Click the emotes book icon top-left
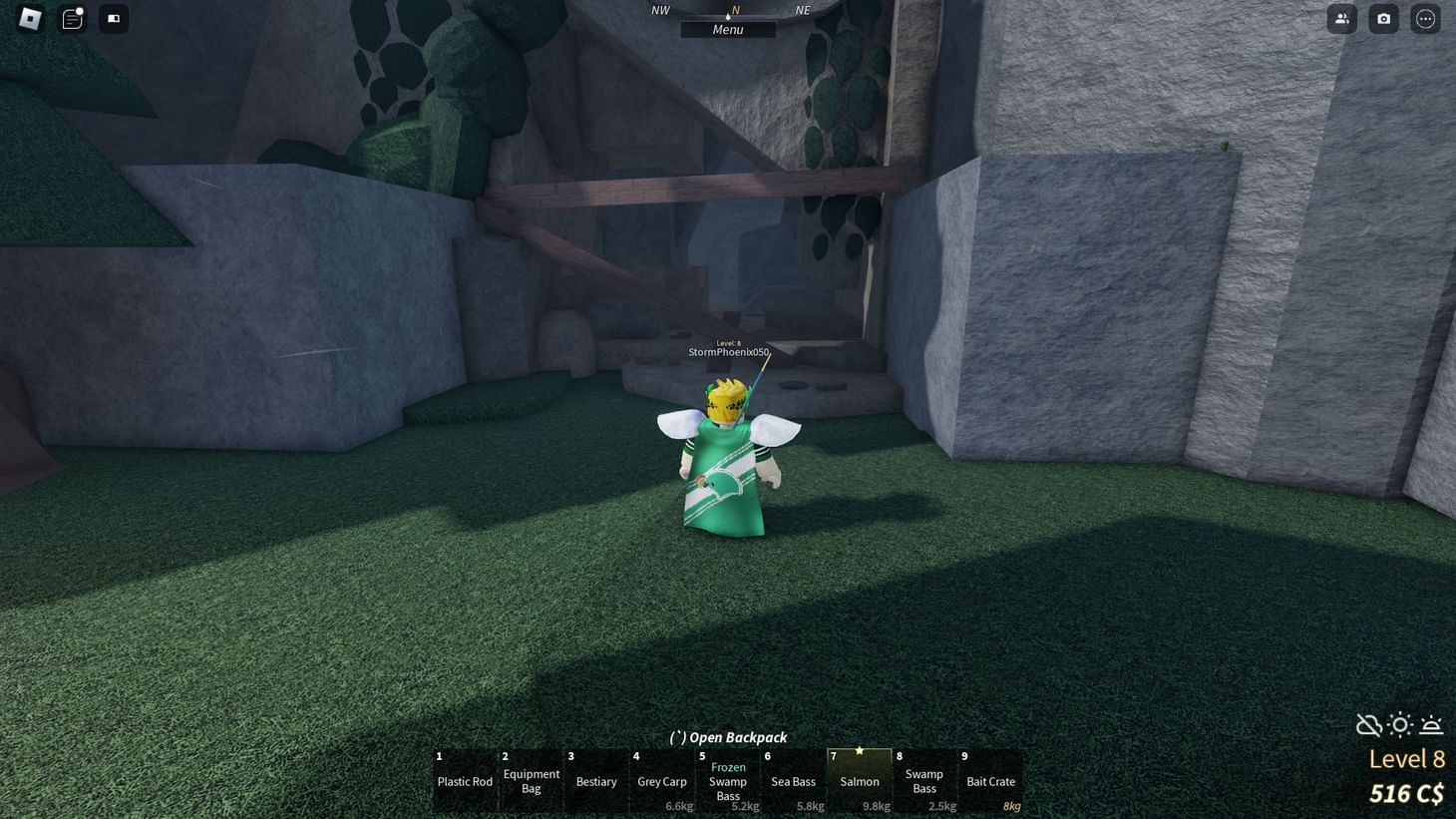Viewport: 1456px width, 819px height. tap(113, 18)
